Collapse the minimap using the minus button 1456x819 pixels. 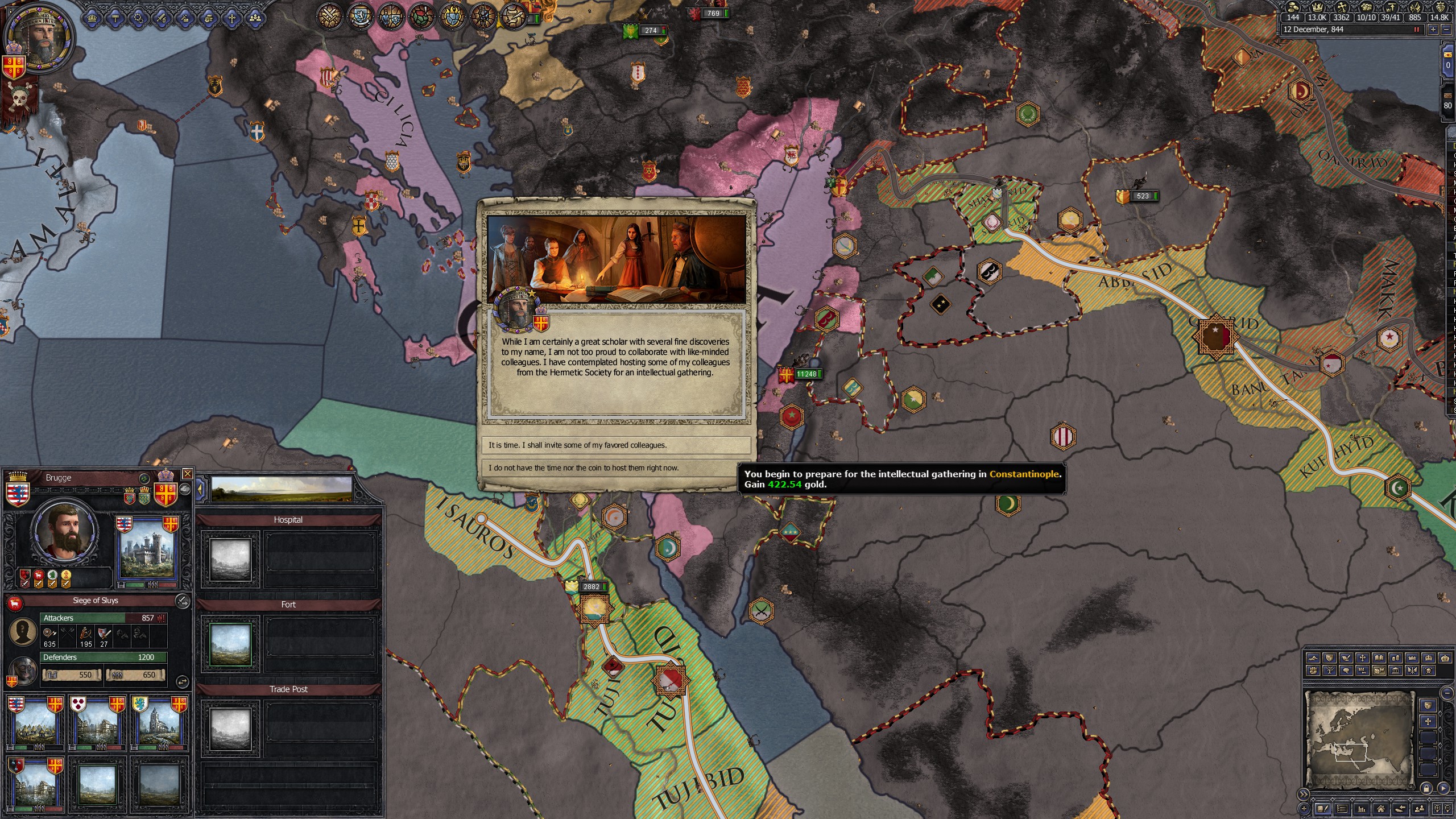pos(1446,693)
